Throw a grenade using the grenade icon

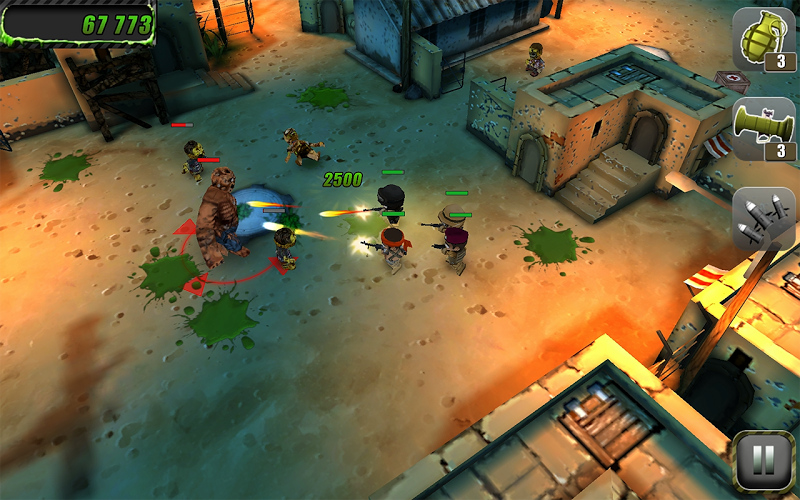click(763, 39)
